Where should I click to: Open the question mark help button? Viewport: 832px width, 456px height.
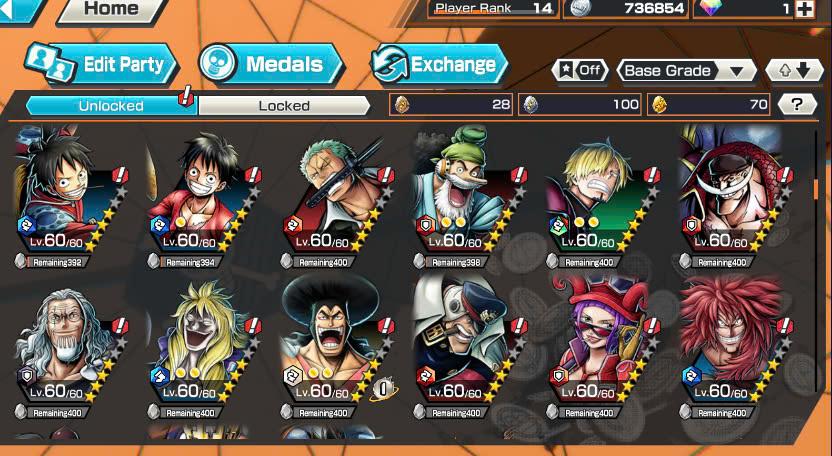pyautogui.click(x=797, y=104)
